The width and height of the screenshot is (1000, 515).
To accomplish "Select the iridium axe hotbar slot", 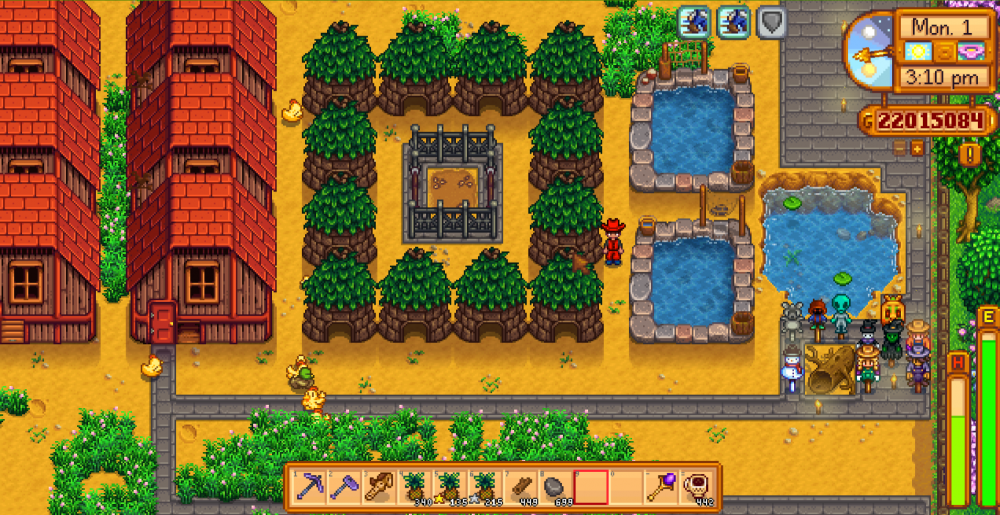I will tap(345, 488).
